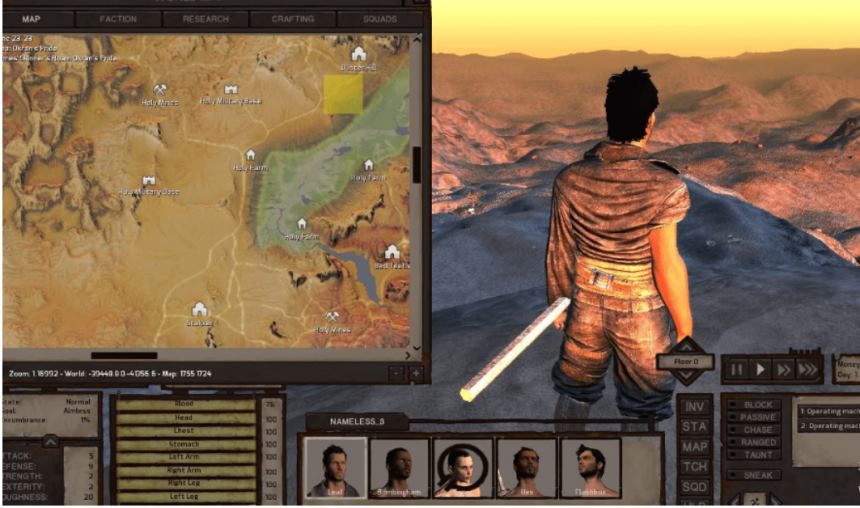860x508 pixels.
Task: Open the Research tab
Action: 205,19
